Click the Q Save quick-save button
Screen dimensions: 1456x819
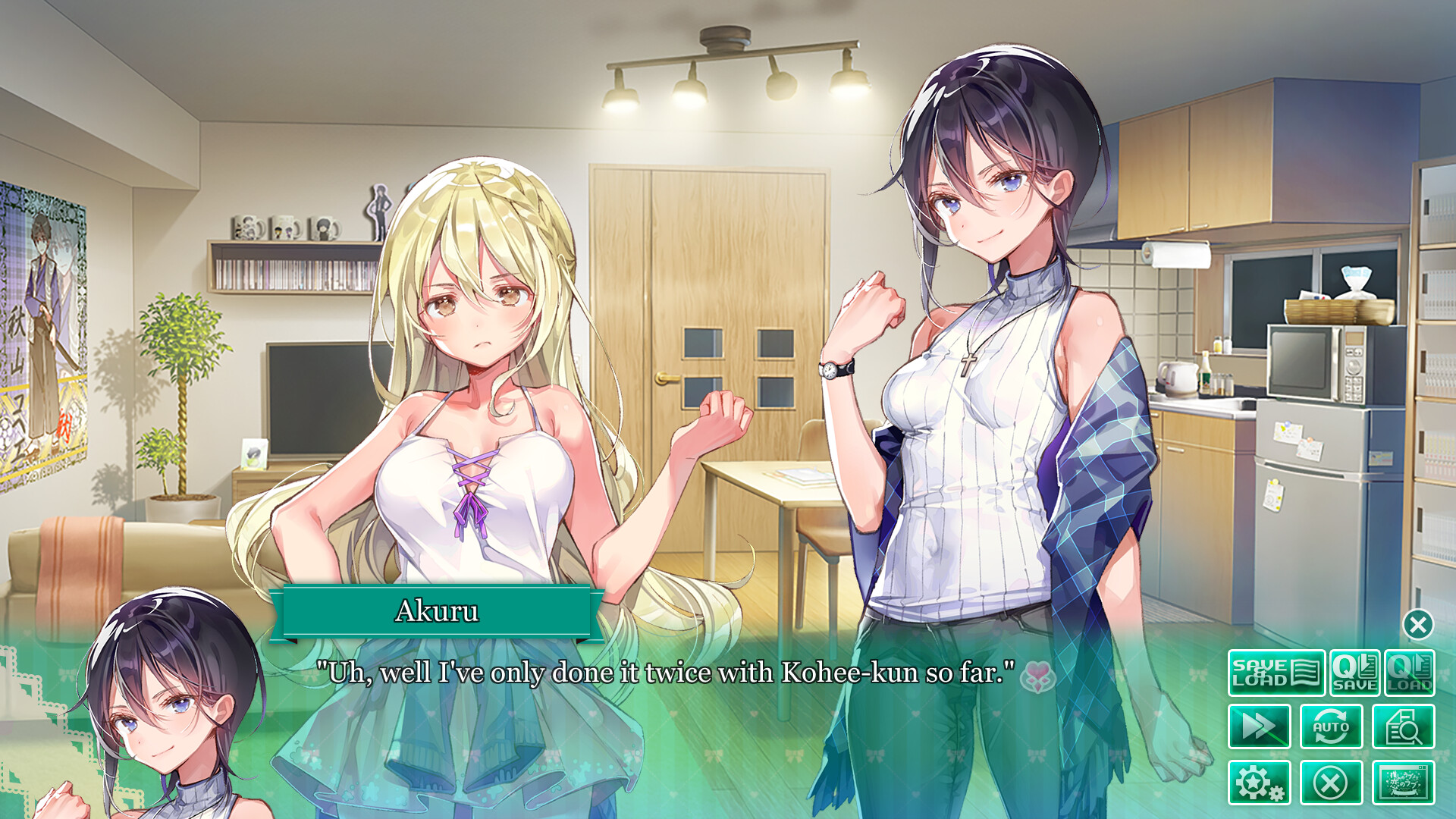1354,673
